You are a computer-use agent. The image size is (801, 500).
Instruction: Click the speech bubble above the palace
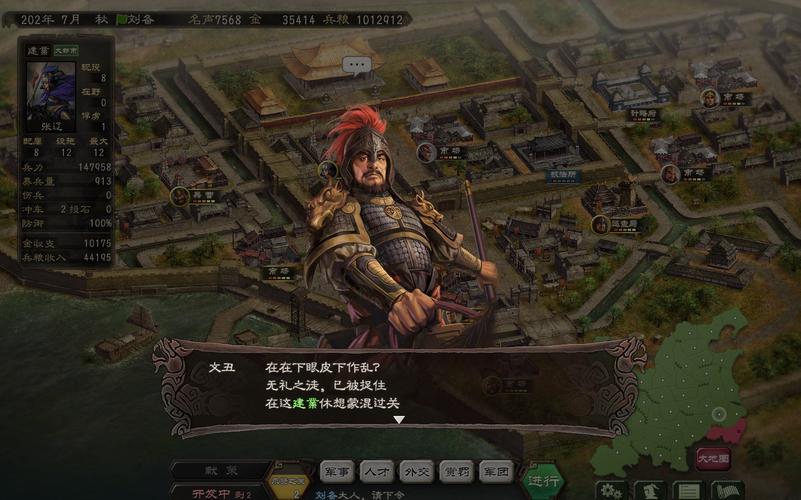click(x=356, y=65)
